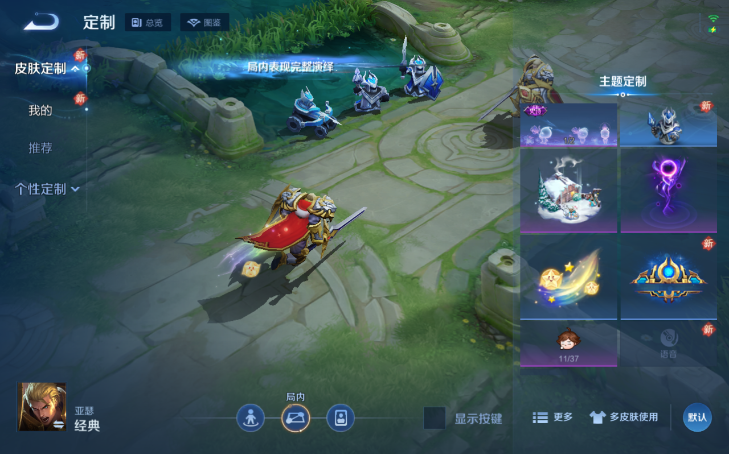Select the 推荐 menu entry
Screen dimensions: 729x454
(x=40, y=148)
